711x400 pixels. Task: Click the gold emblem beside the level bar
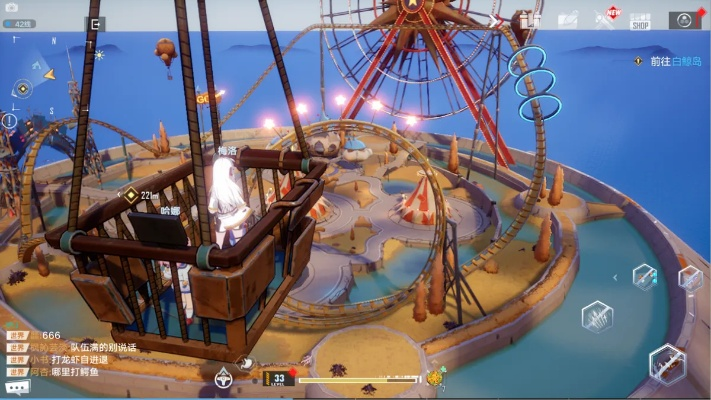click(435, 378)
